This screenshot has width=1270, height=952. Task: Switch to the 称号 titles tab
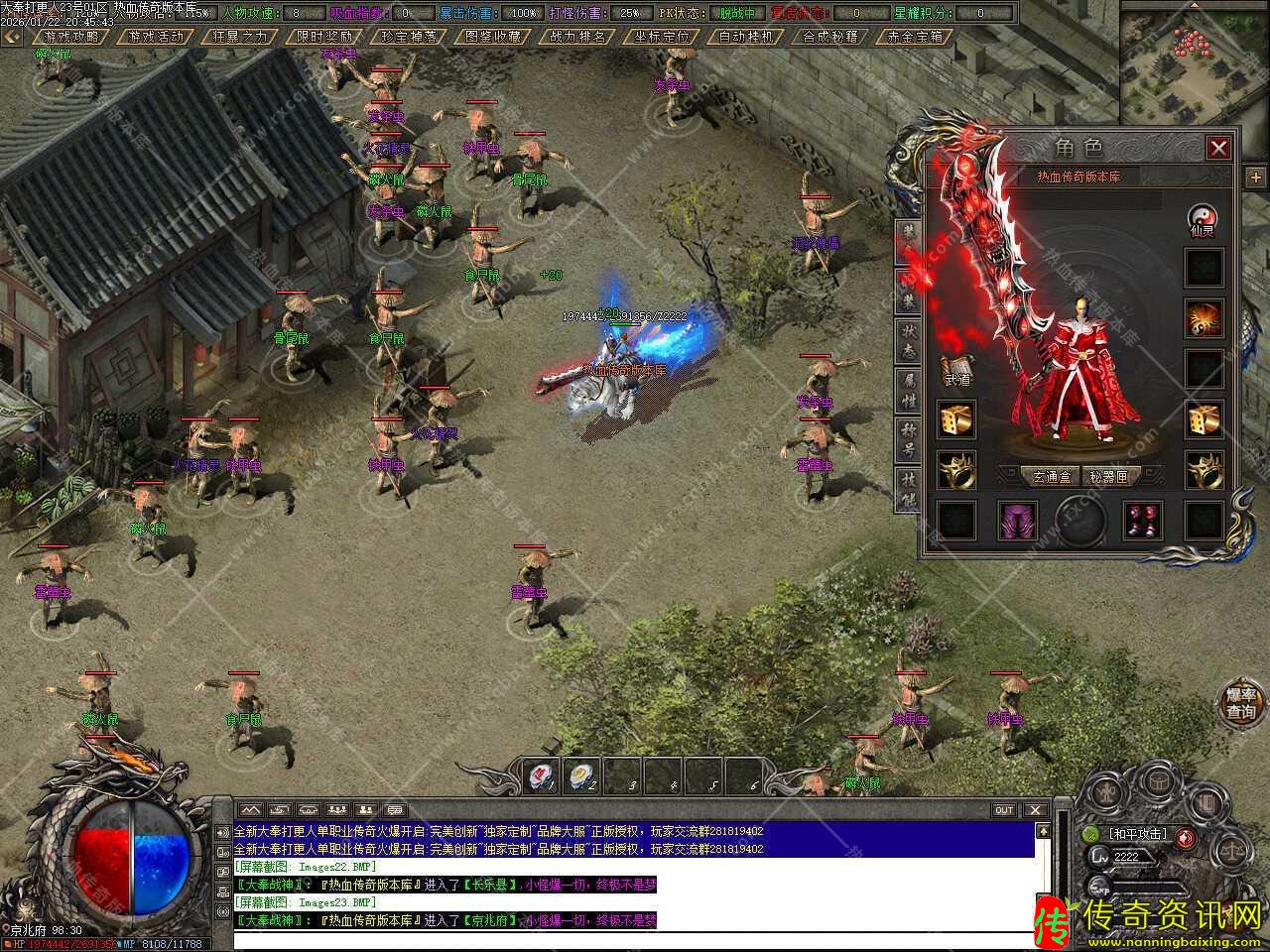[908, 435]
